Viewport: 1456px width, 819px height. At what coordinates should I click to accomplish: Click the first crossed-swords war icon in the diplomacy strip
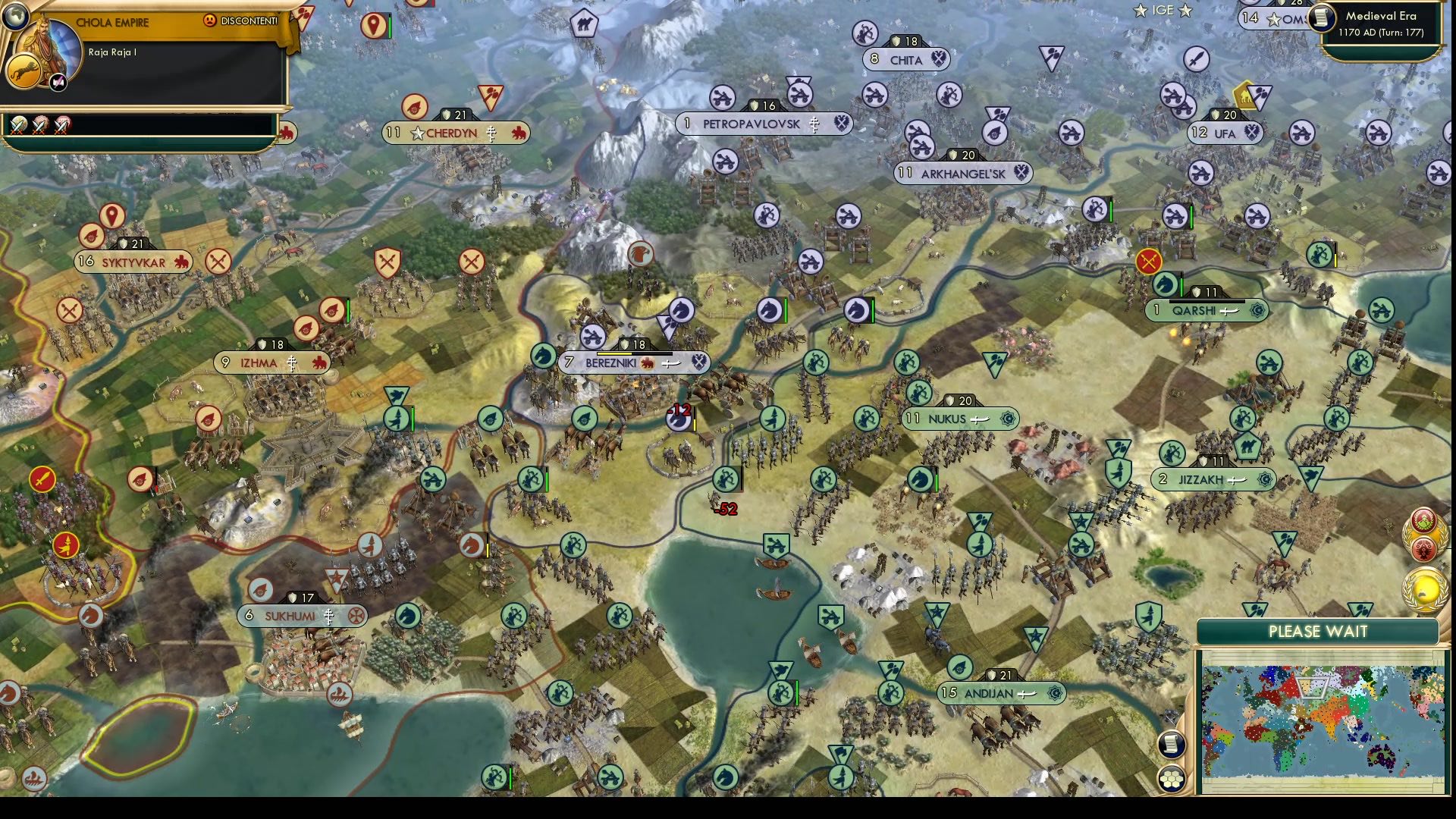click(x=18, y=126)
